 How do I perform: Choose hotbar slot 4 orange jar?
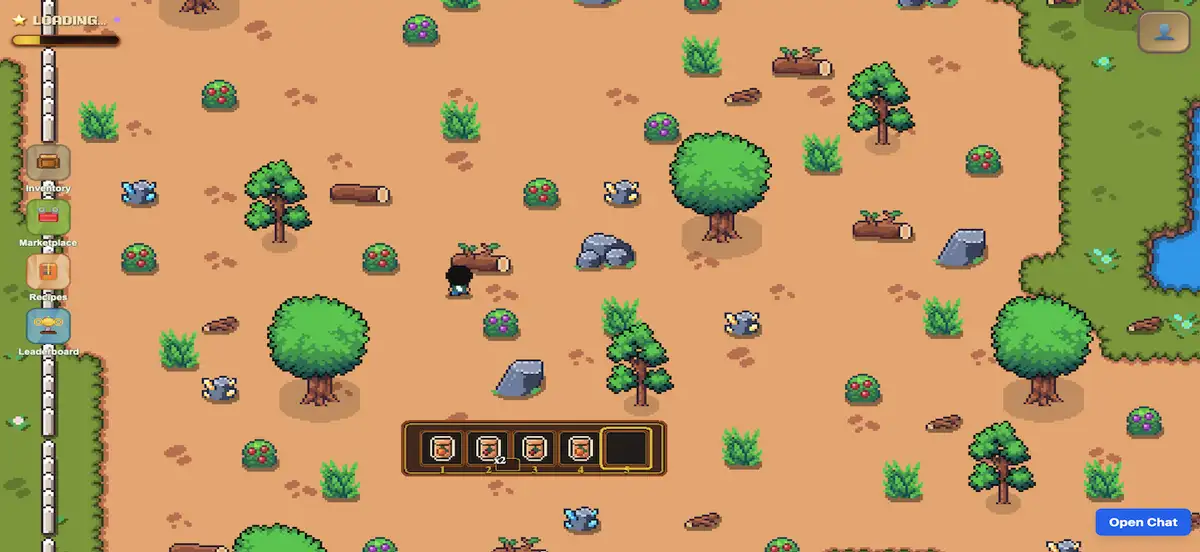click(x=580, y=449)
